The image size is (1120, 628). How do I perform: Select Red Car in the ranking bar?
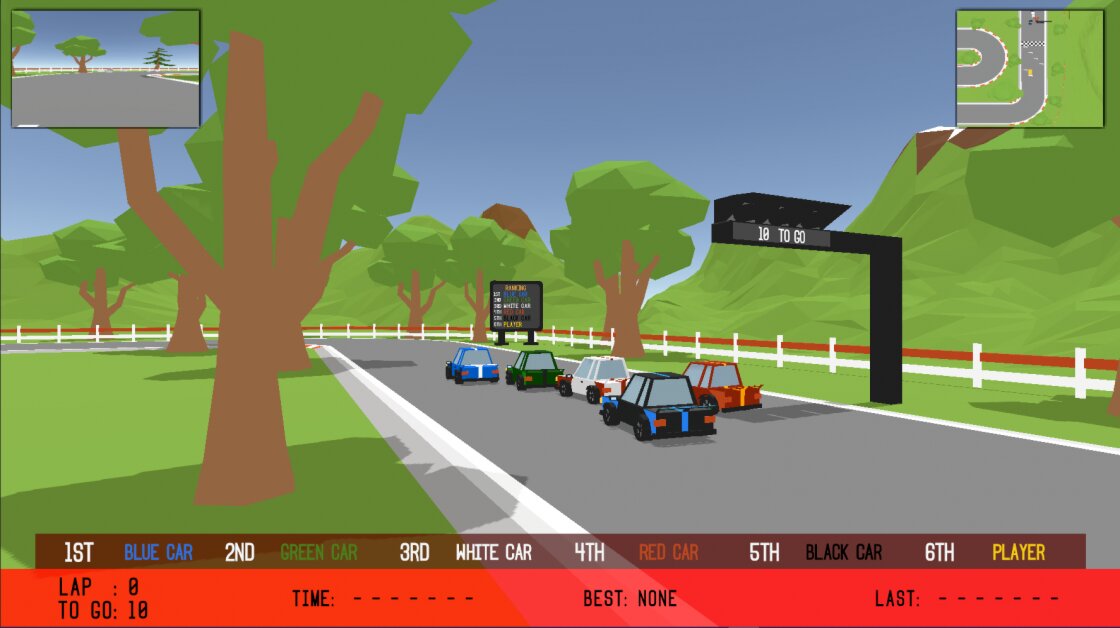click(x=668, y=552)
